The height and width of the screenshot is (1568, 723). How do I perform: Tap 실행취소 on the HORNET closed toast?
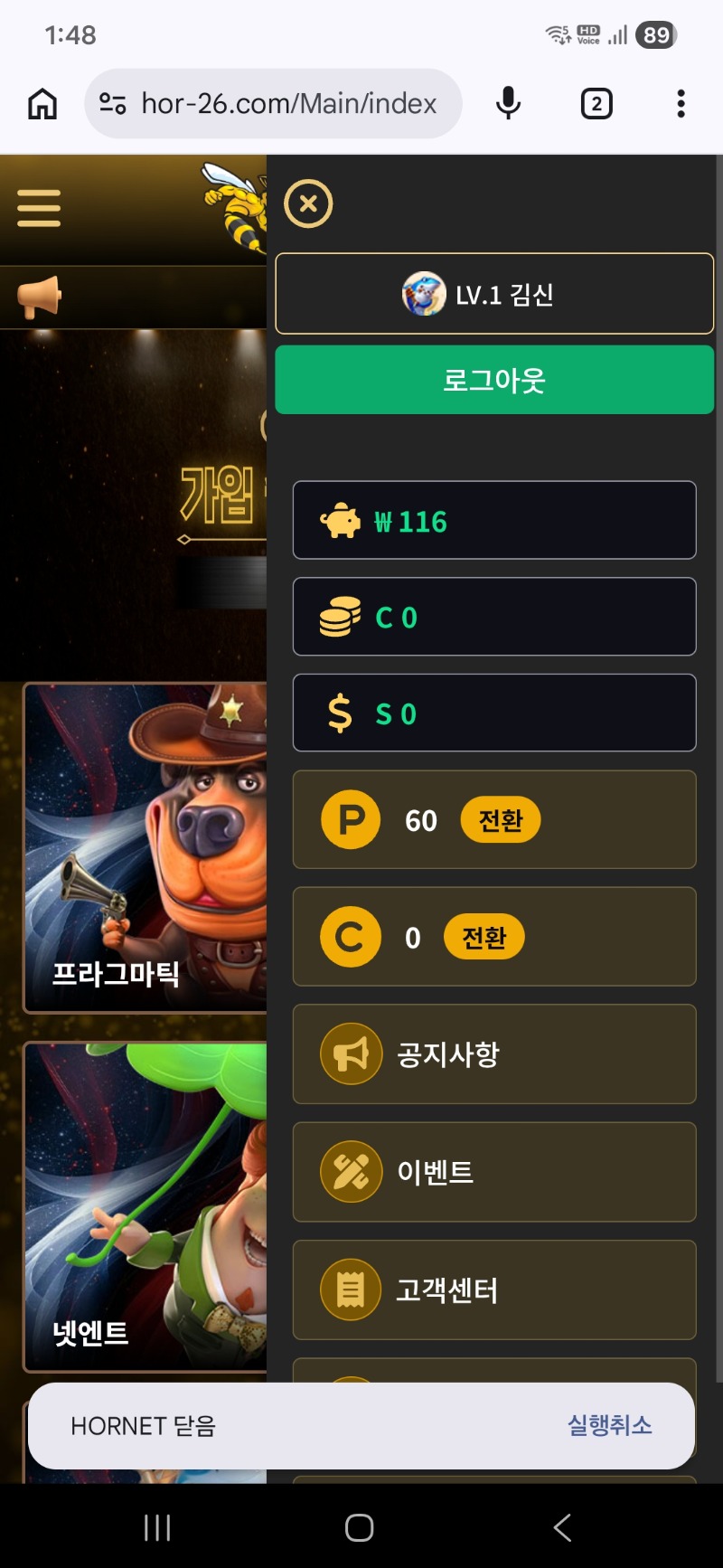click(x=609, y=1425)
